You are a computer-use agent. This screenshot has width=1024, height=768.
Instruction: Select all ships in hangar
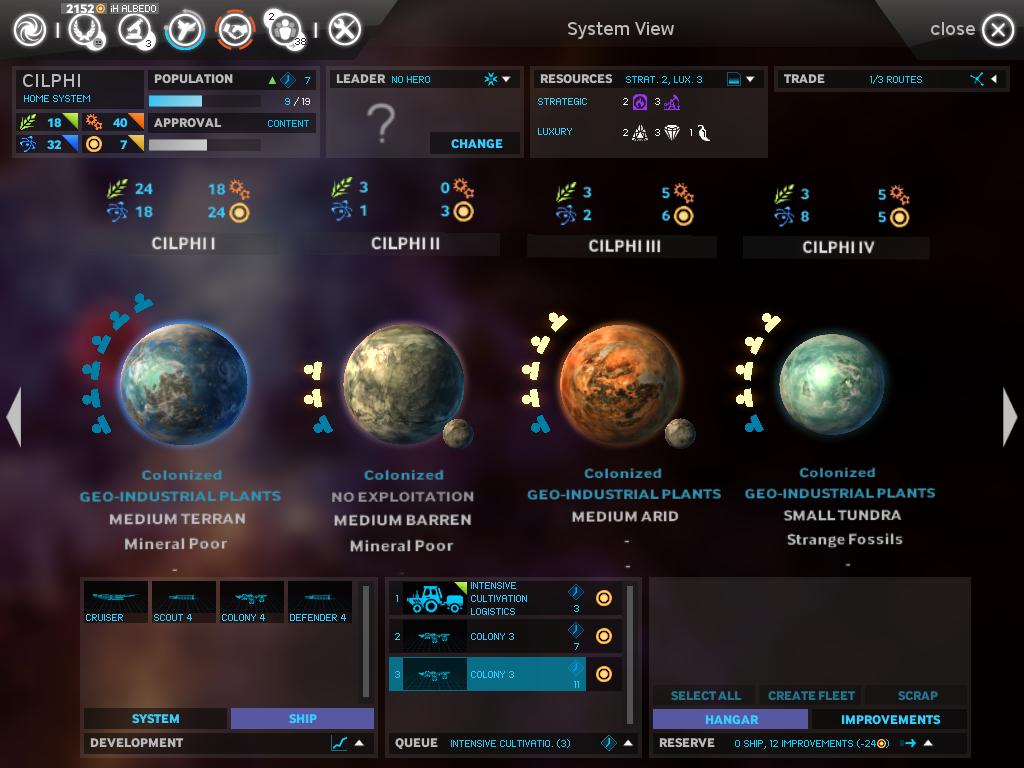tap(705, 695)
